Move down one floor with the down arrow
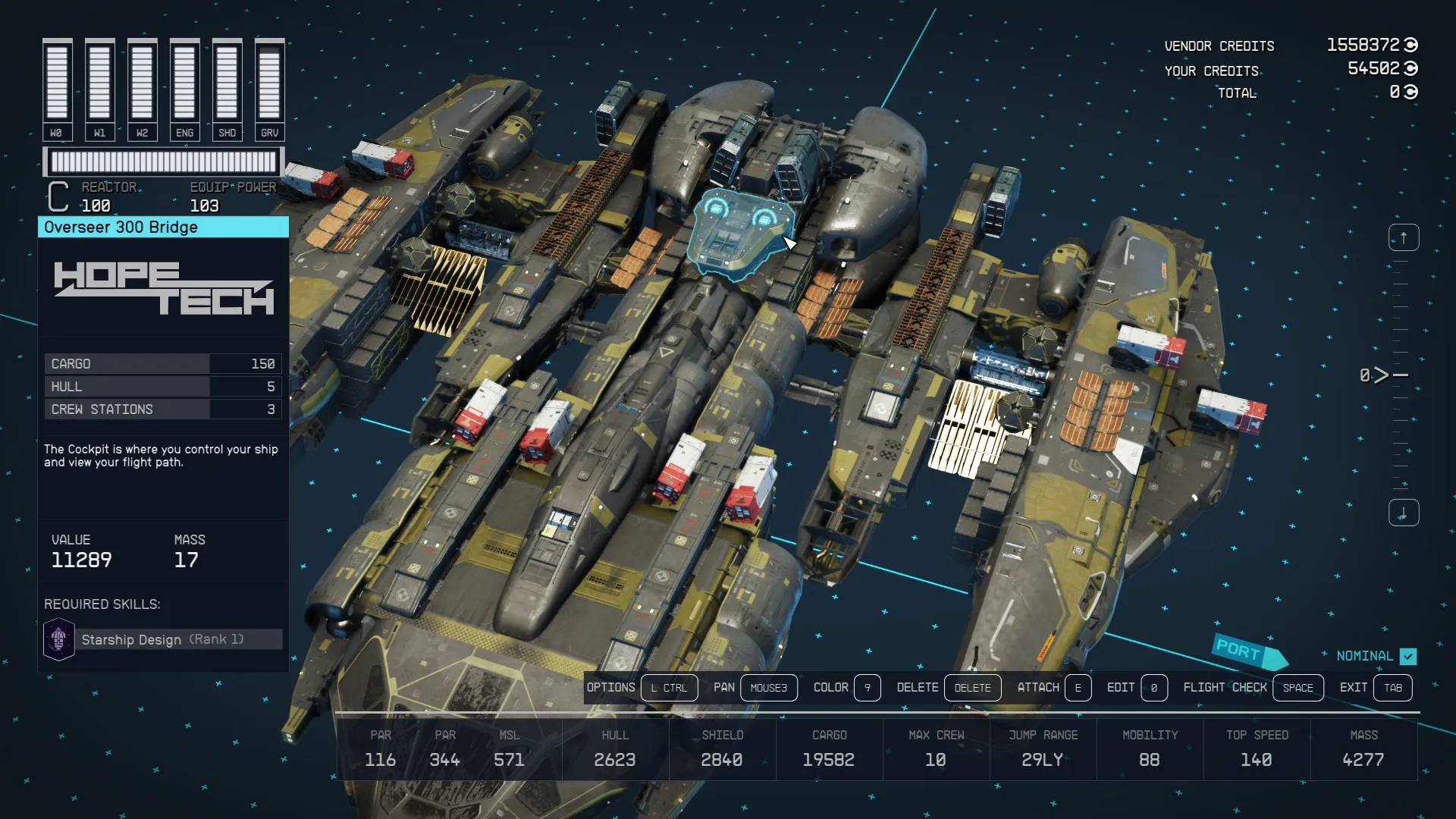 point(1403,513)
